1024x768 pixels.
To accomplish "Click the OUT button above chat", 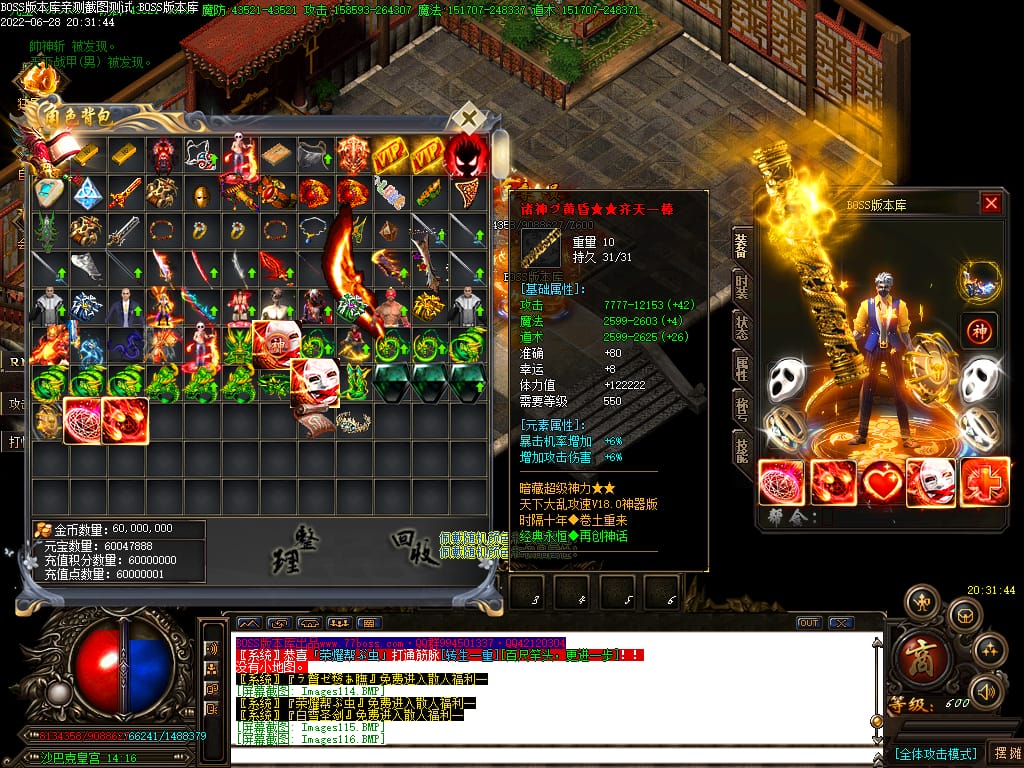I will 808,623.
